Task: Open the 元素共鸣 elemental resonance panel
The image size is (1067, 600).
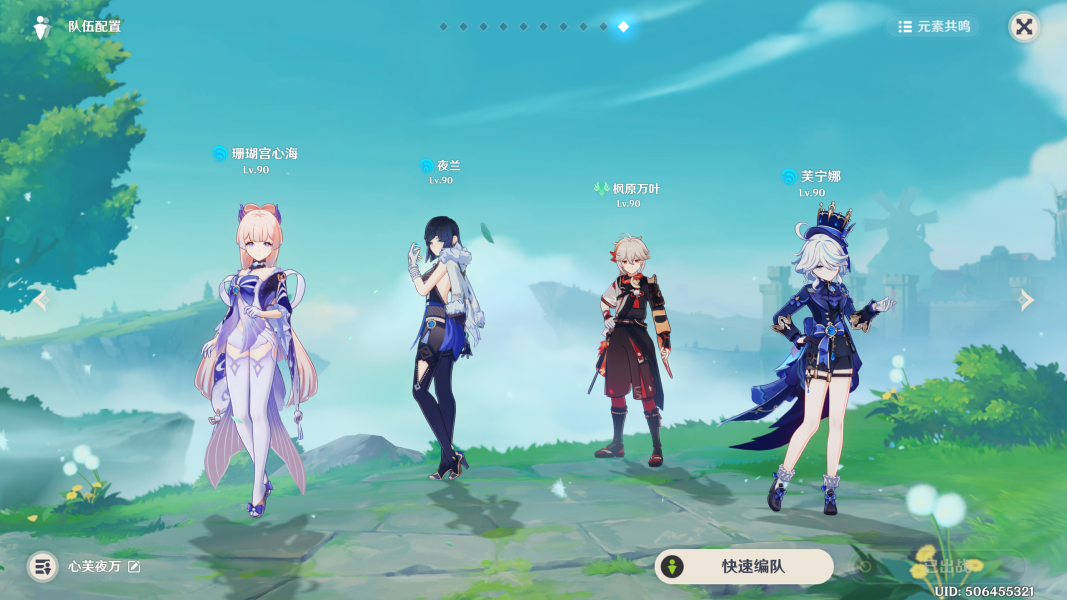Action: (934, 27)
